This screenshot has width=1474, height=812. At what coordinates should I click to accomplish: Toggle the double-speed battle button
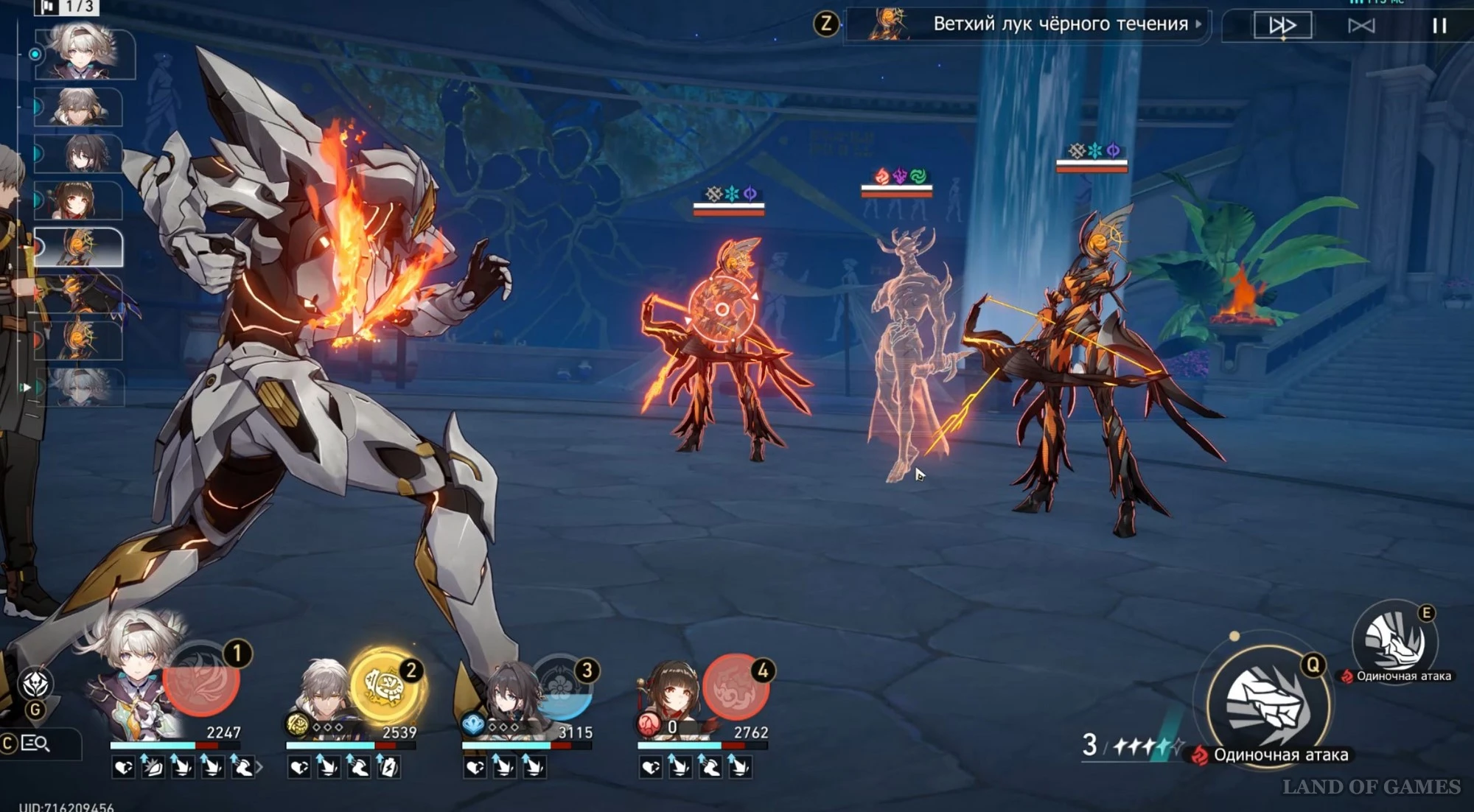1282,26
